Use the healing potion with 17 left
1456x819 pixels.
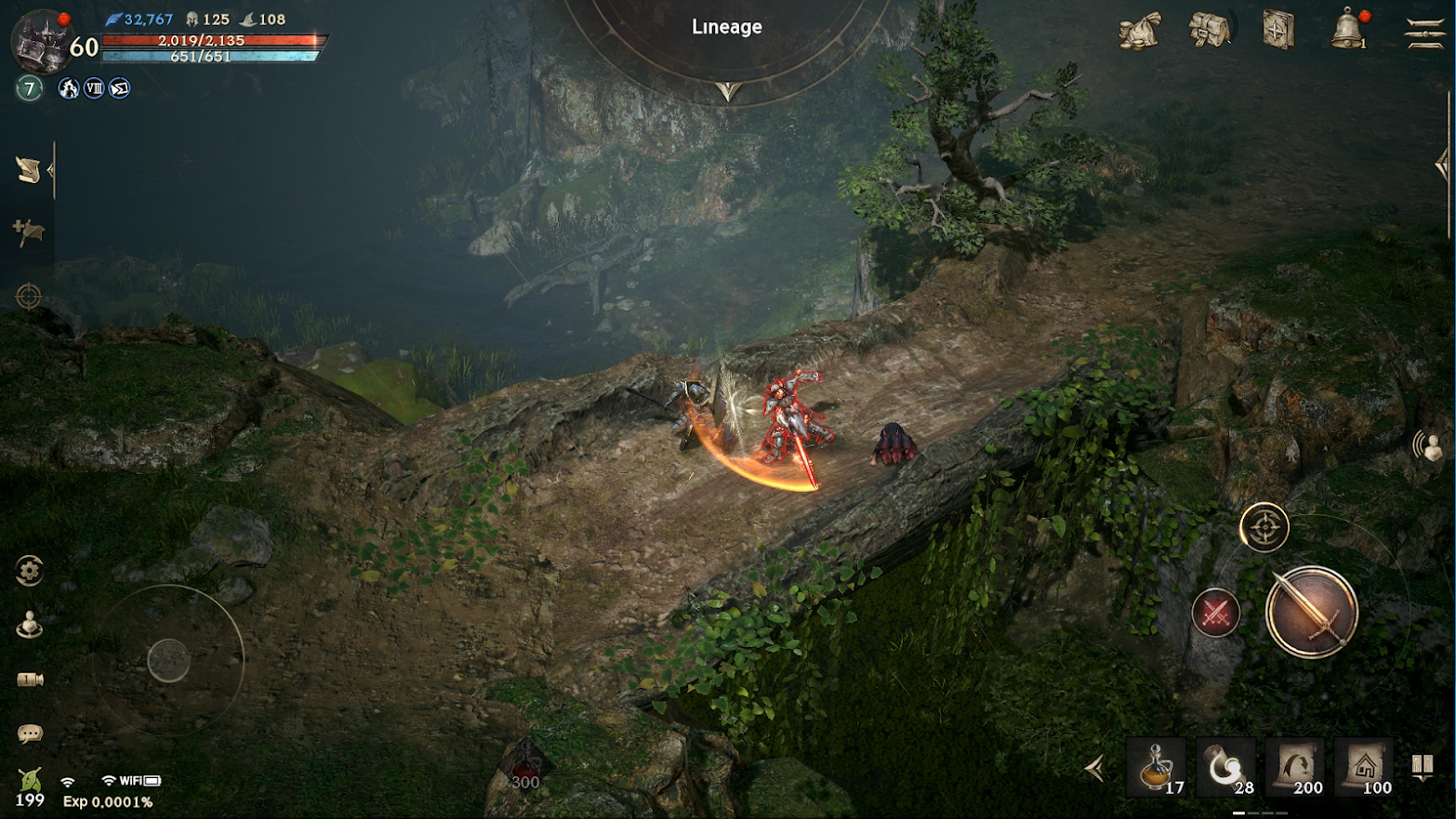click(x=1157, y=769)
